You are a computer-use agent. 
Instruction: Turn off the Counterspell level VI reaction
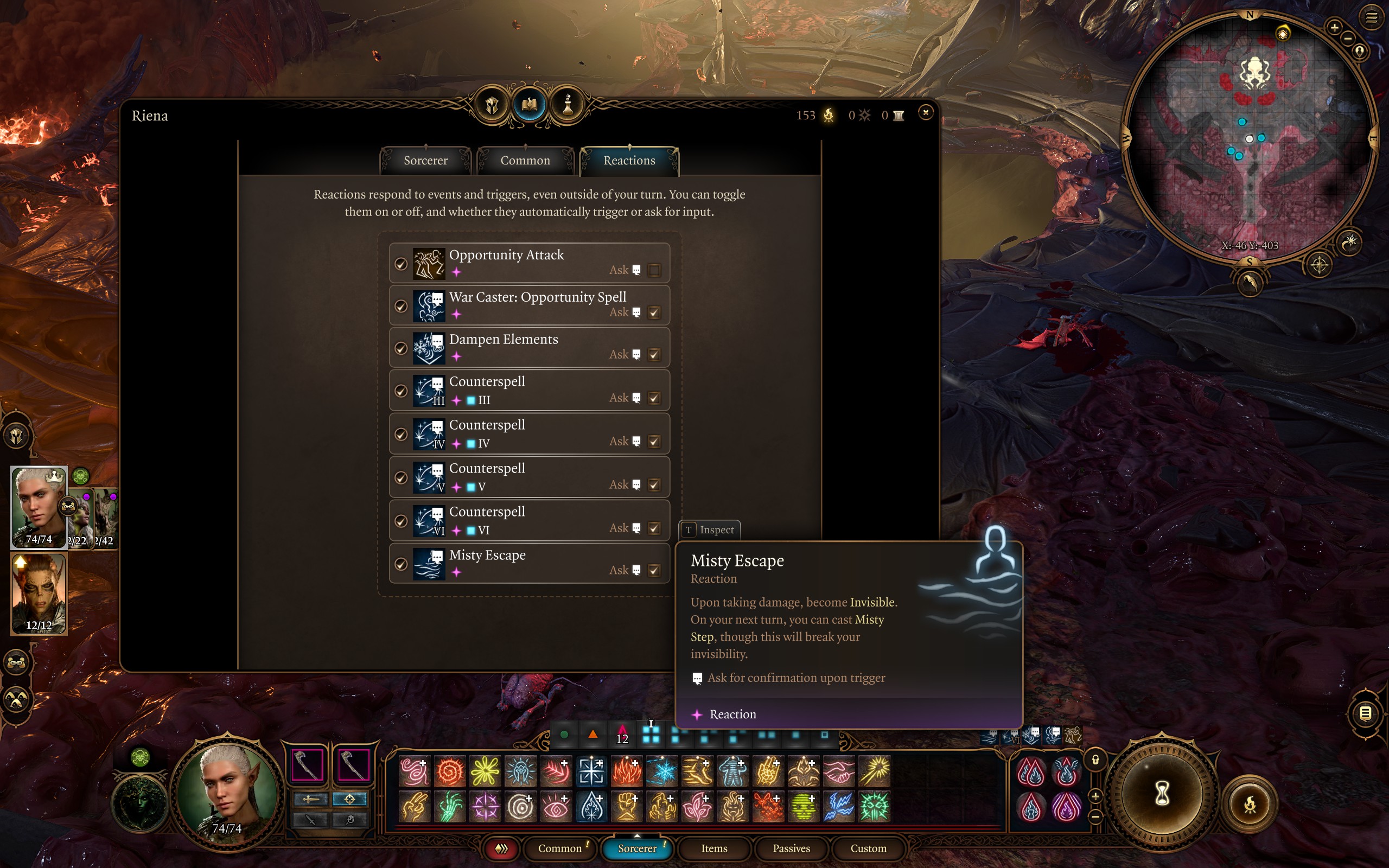pos(400,521)
